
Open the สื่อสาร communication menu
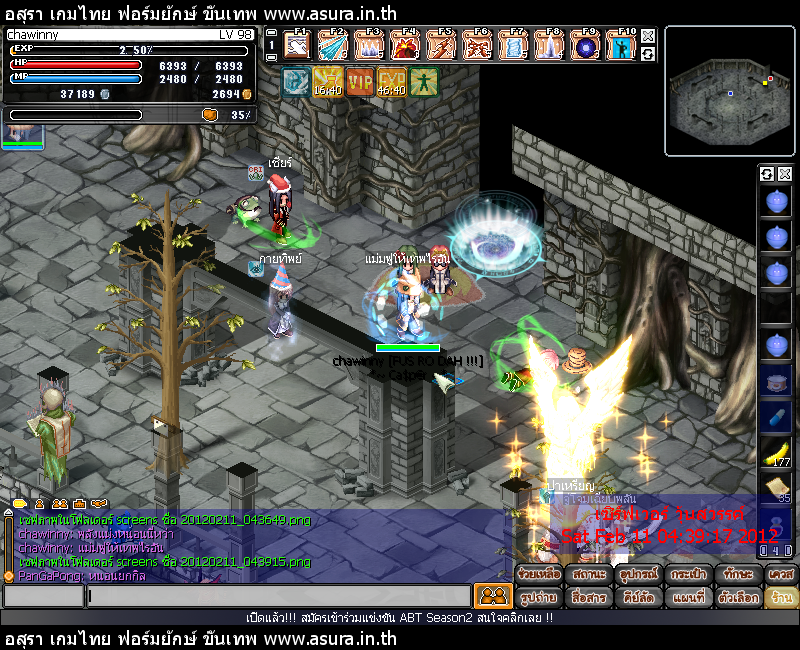[587, 597]
